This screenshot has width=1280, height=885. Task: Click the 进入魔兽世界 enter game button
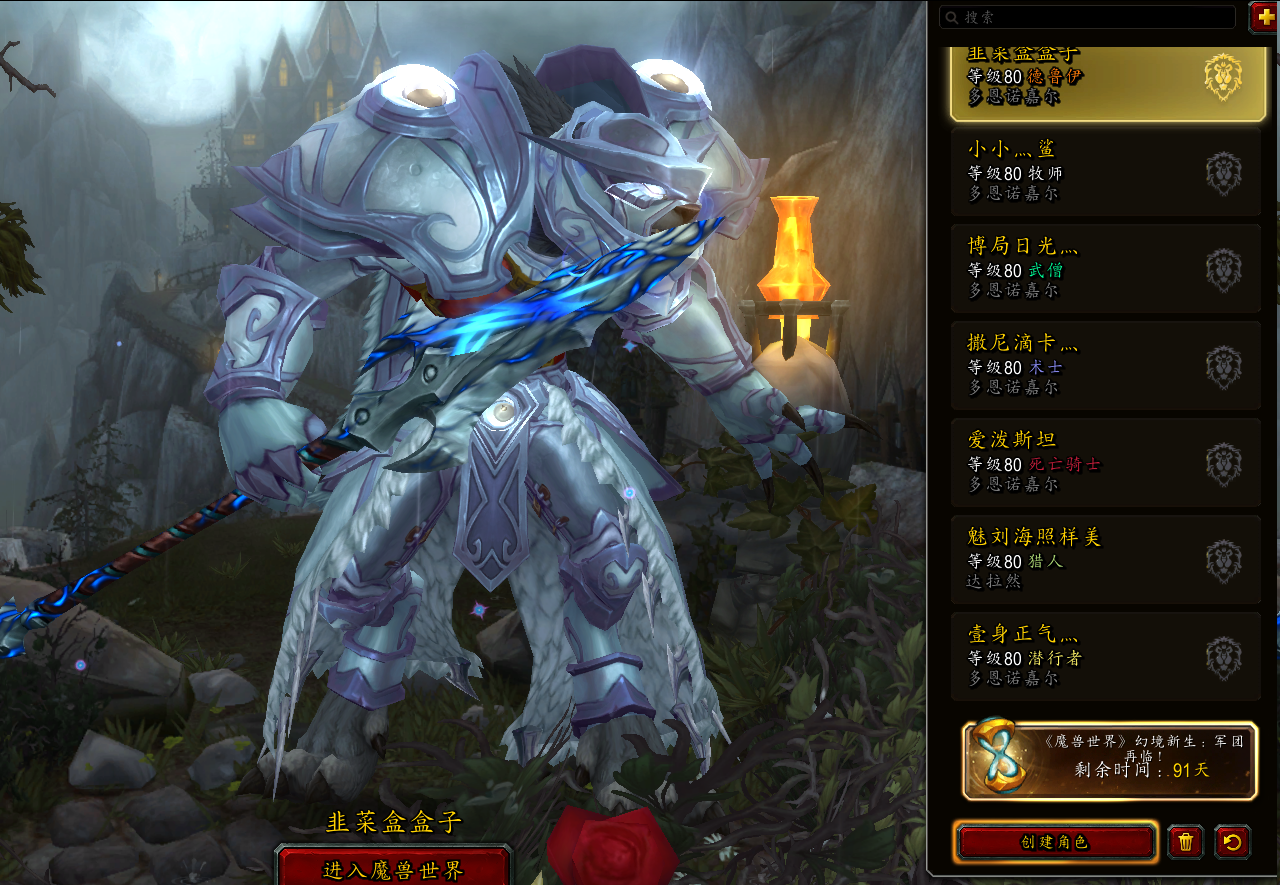(x=393, y=868)
